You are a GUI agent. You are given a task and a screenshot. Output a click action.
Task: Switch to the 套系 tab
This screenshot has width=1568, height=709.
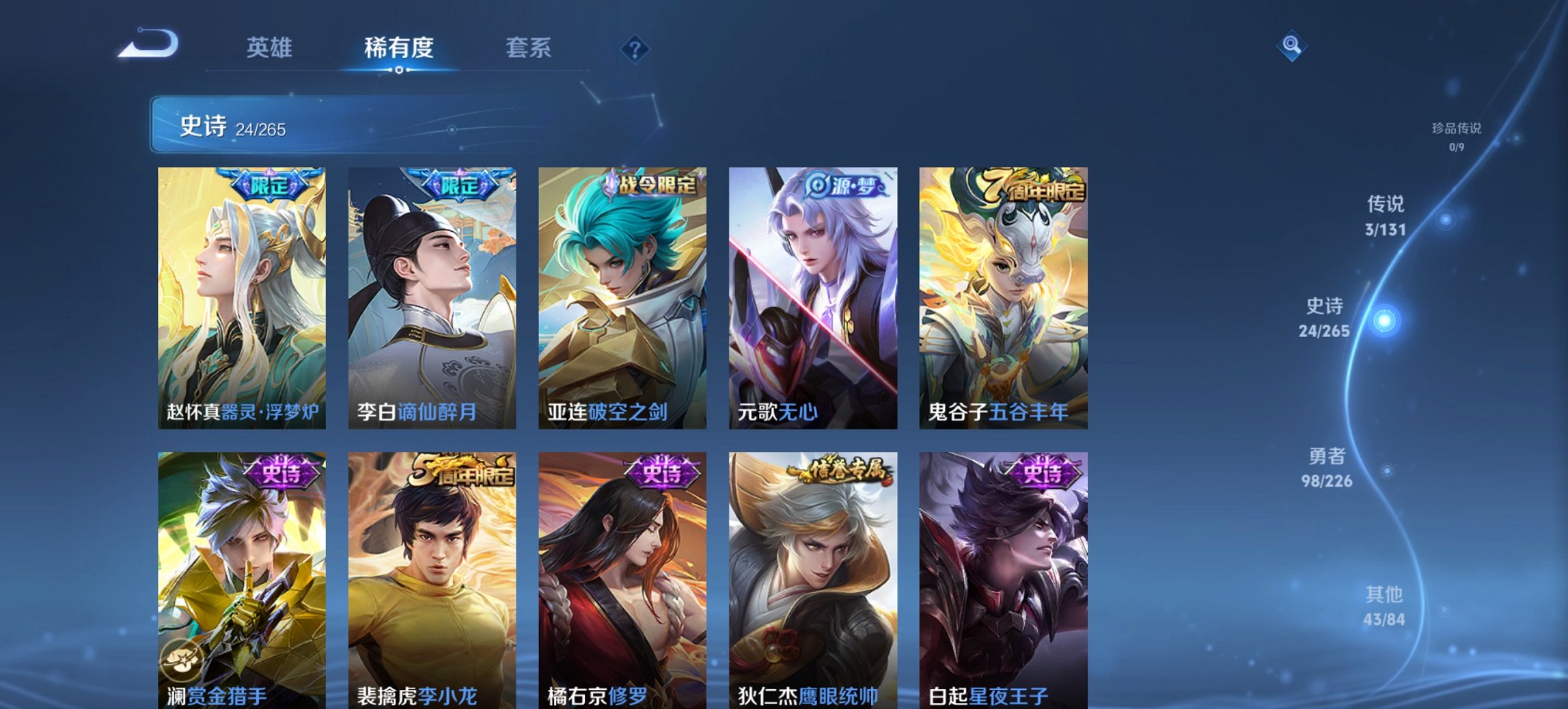(527, 48)
